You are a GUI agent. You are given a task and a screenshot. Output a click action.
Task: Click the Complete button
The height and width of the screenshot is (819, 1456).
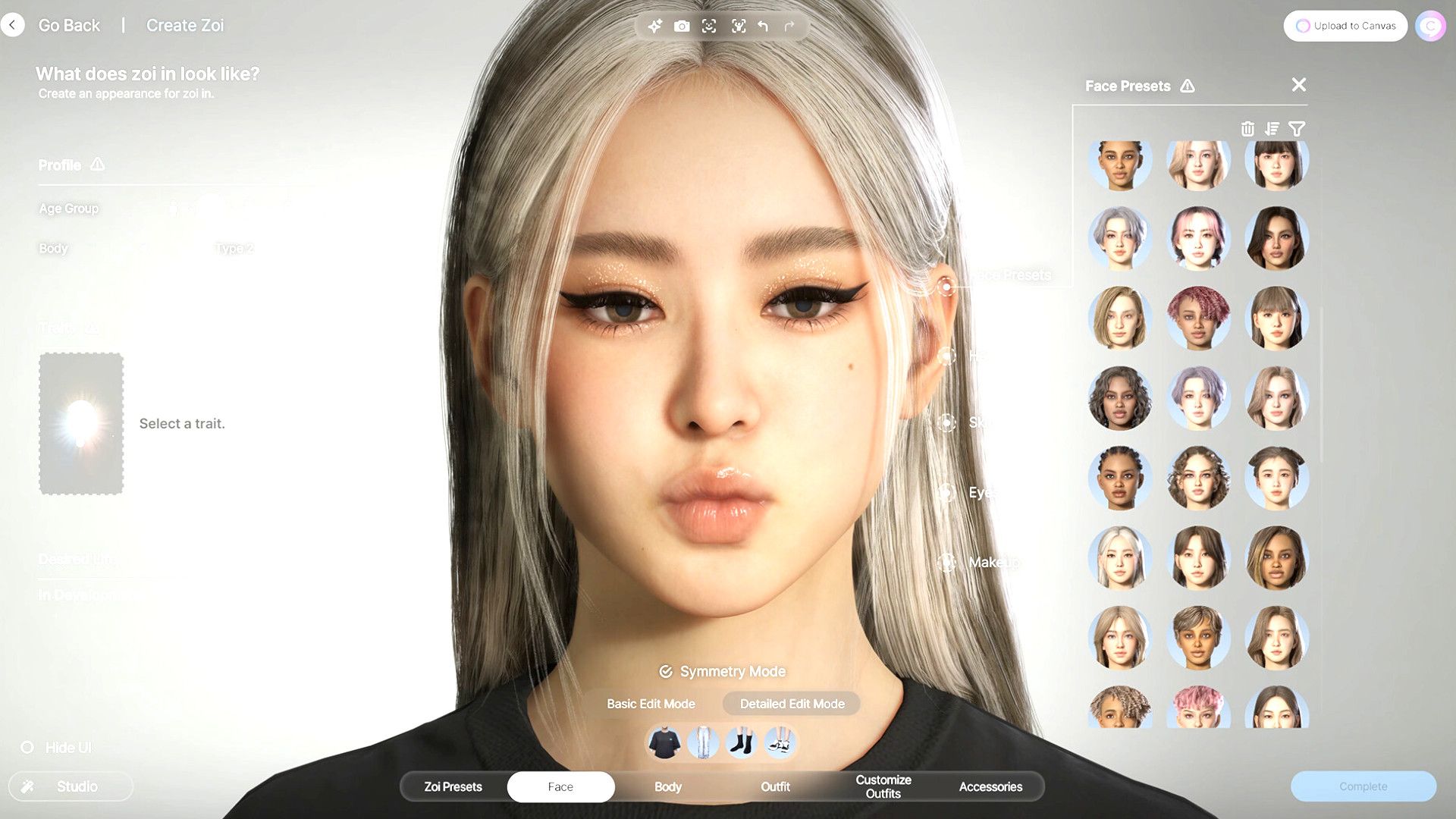1363,786
